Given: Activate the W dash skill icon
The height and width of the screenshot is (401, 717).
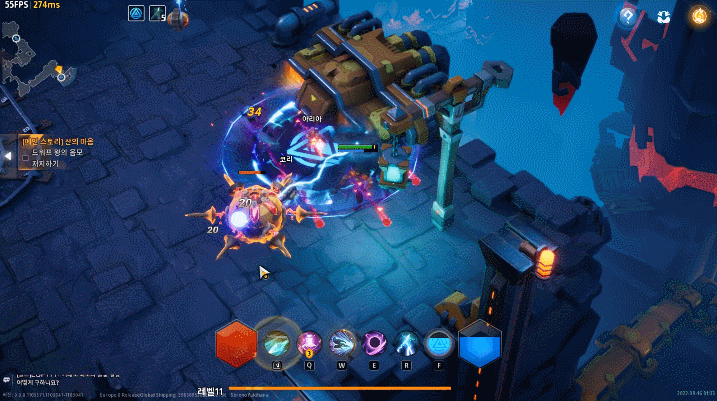Looking at the screenshot, I should click(343, 343).
